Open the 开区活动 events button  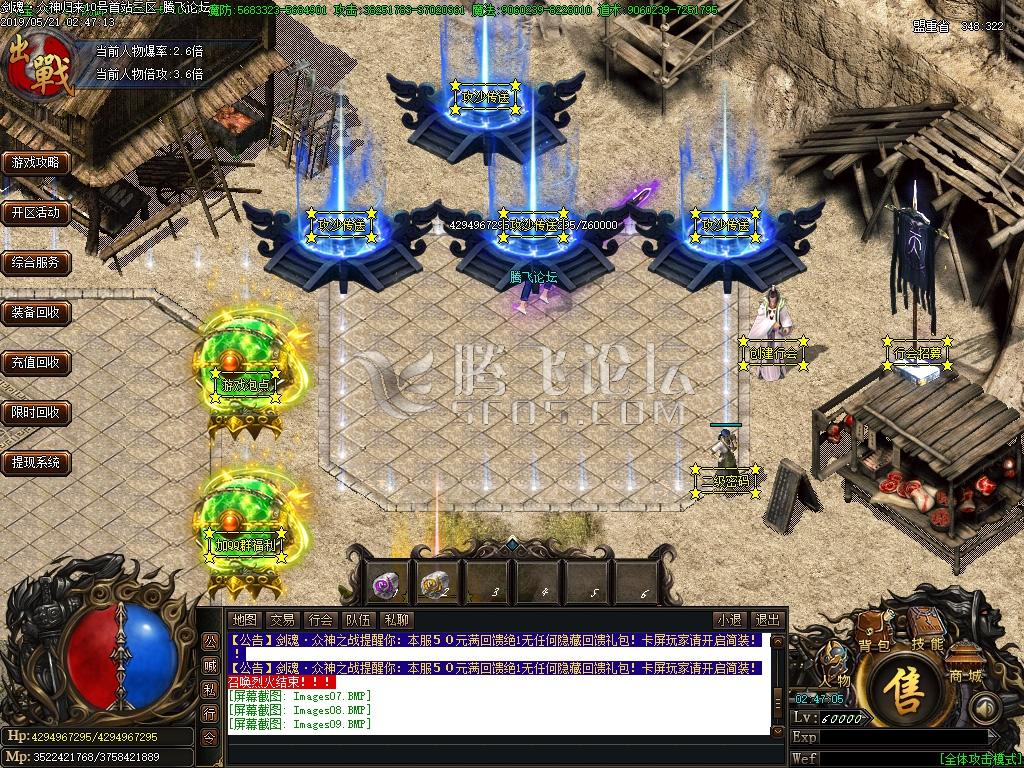click(x=36, y=212)
